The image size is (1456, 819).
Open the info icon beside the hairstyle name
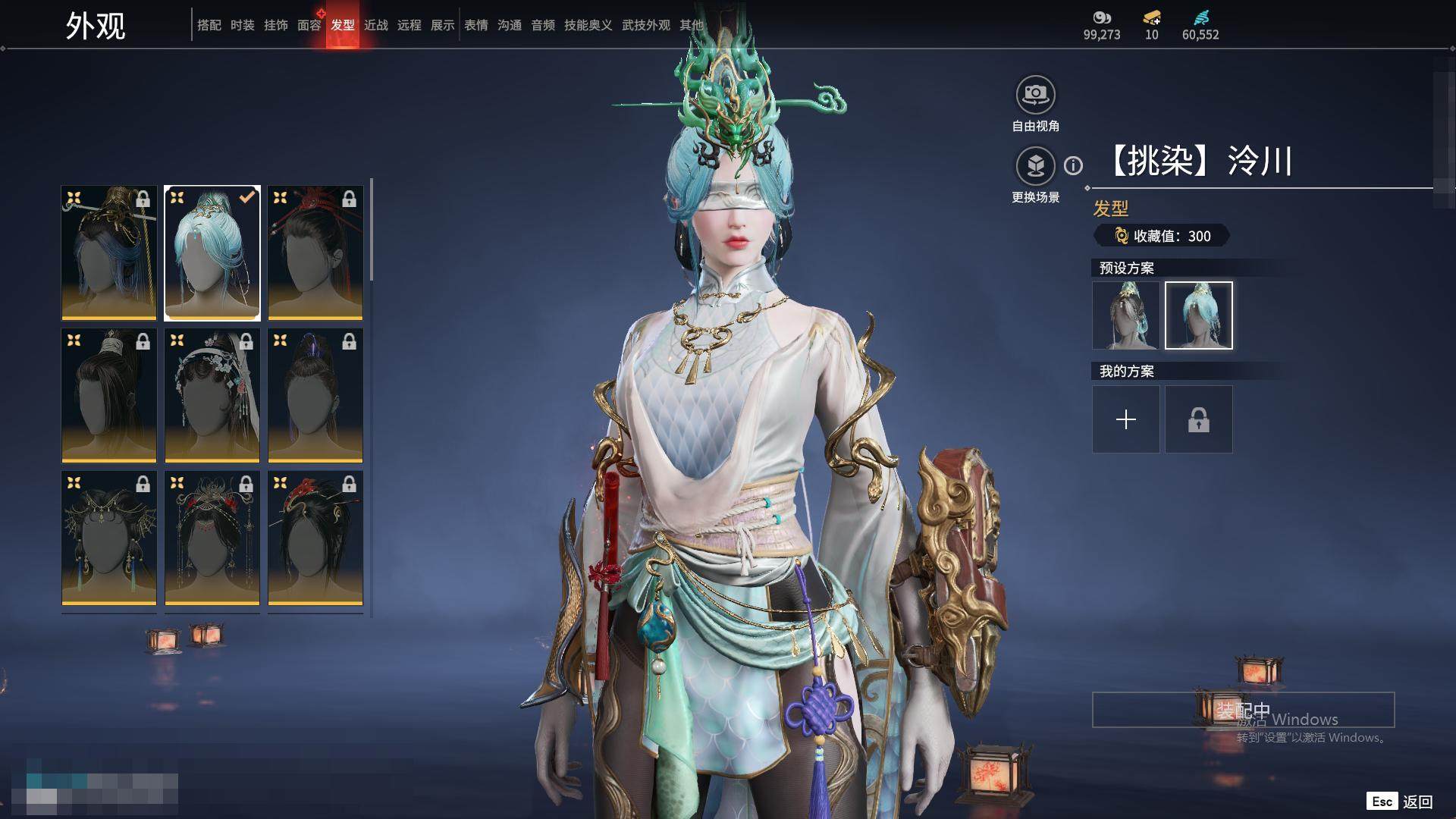coord(1073,165)
